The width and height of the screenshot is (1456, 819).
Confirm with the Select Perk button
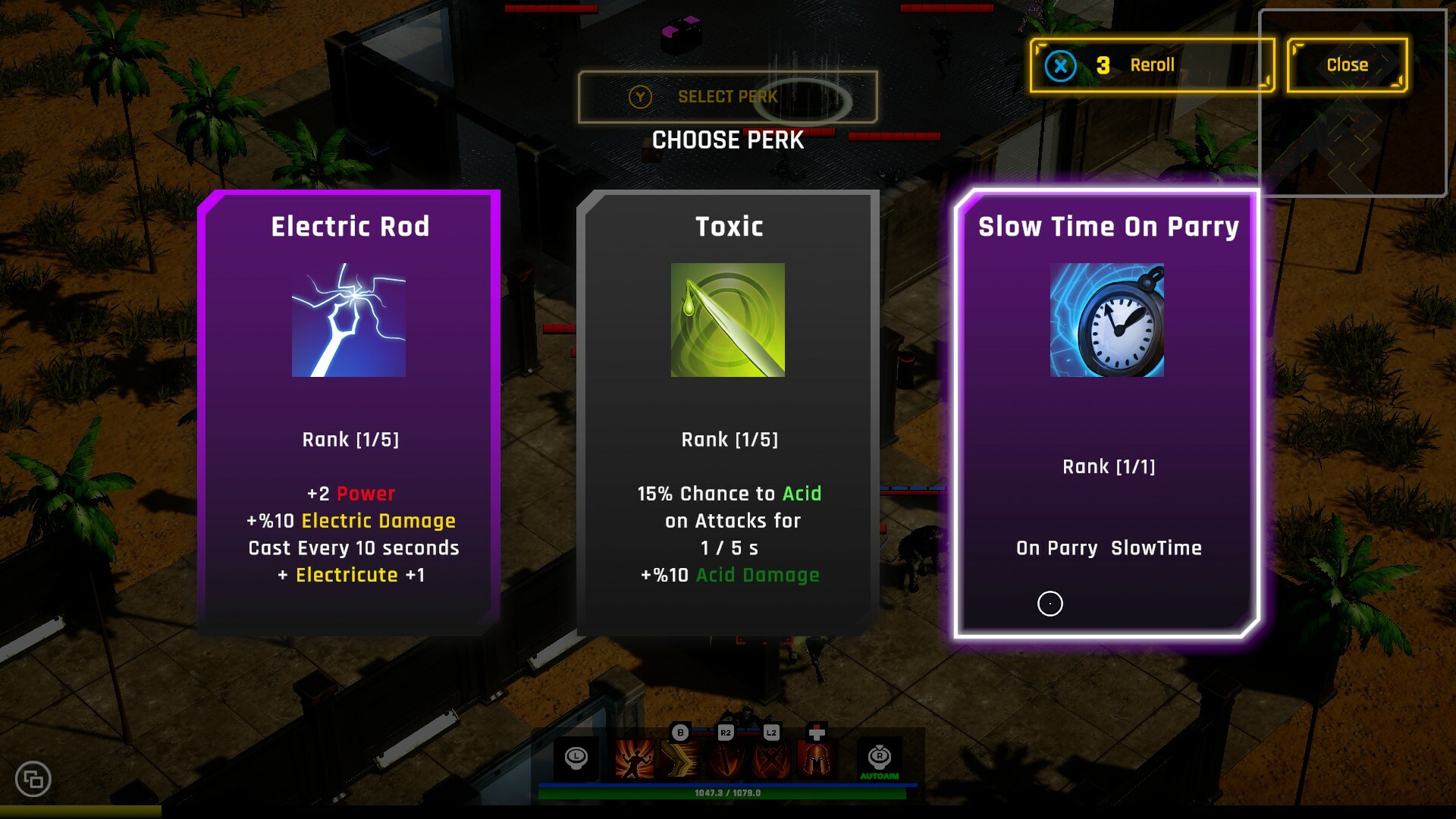[x=726, y=97]
